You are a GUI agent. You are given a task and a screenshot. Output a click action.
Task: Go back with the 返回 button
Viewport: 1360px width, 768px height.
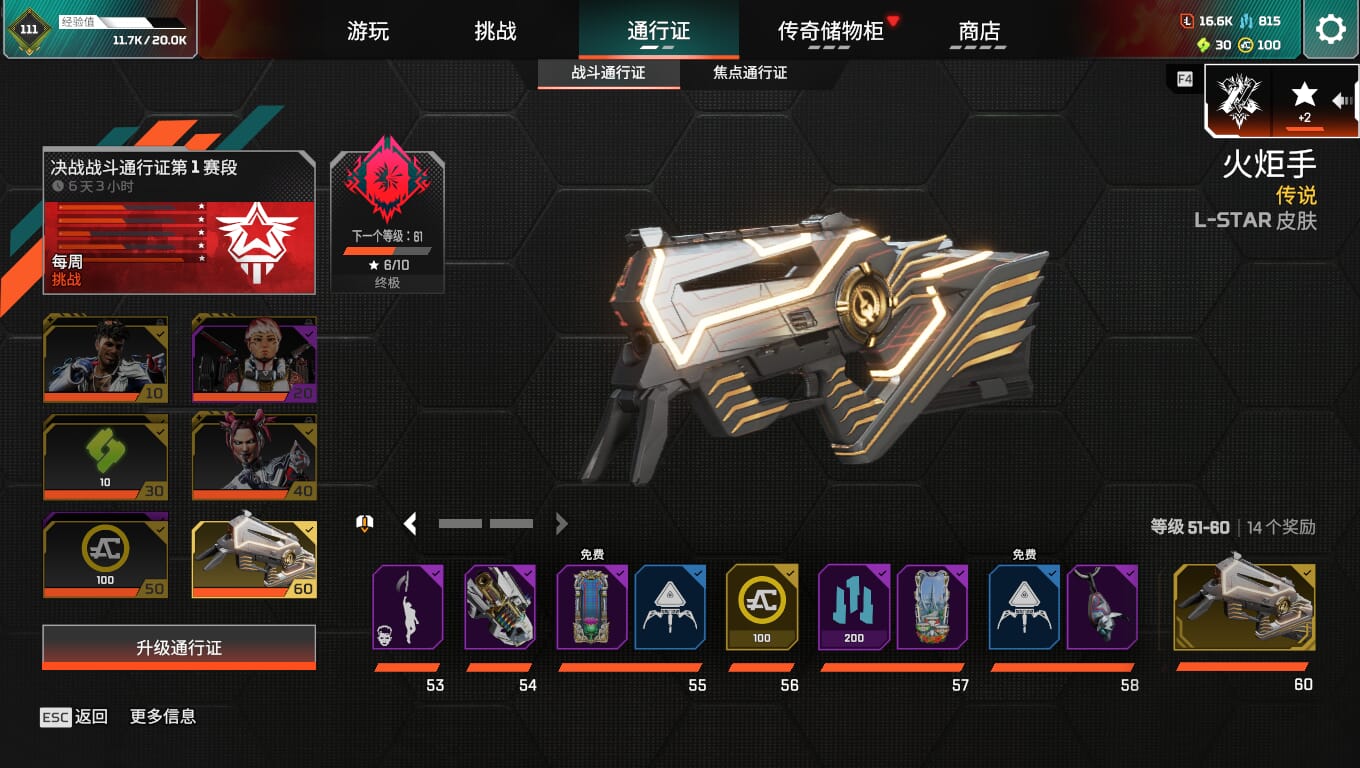[75, 716]
